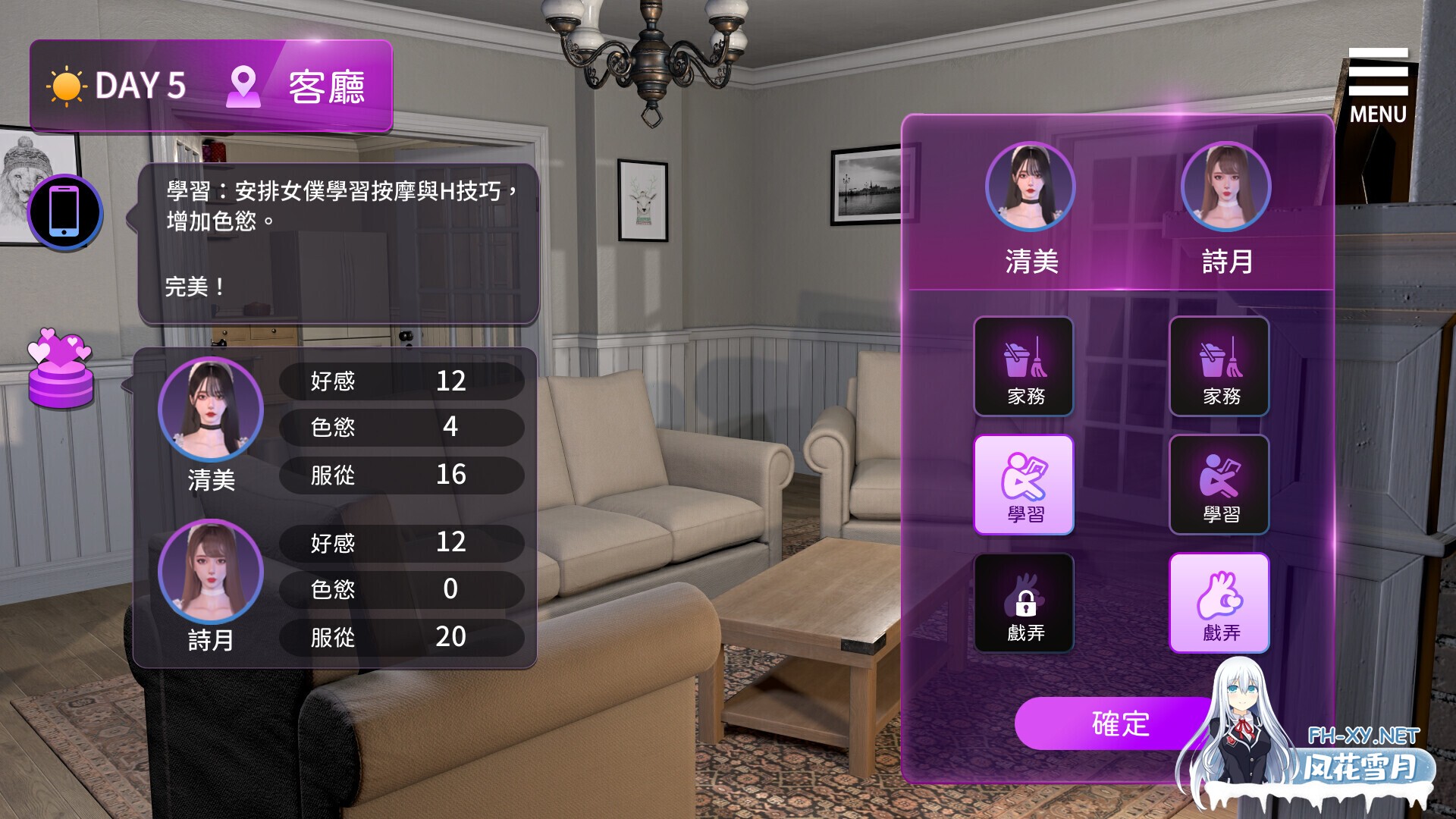
Task: Deselect the highlighted 學習 task for 清美
Action: 1024,485
